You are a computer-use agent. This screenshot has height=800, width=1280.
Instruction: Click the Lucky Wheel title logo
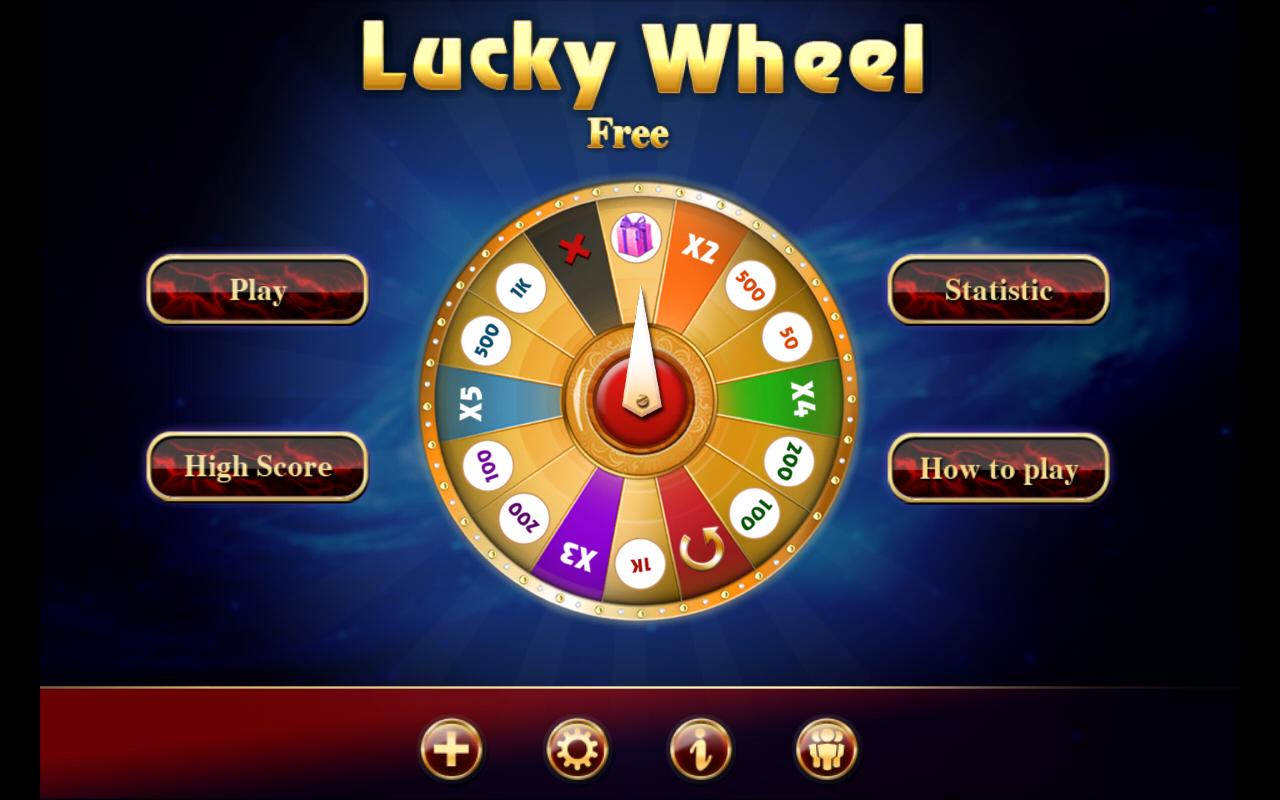point(640,60)
